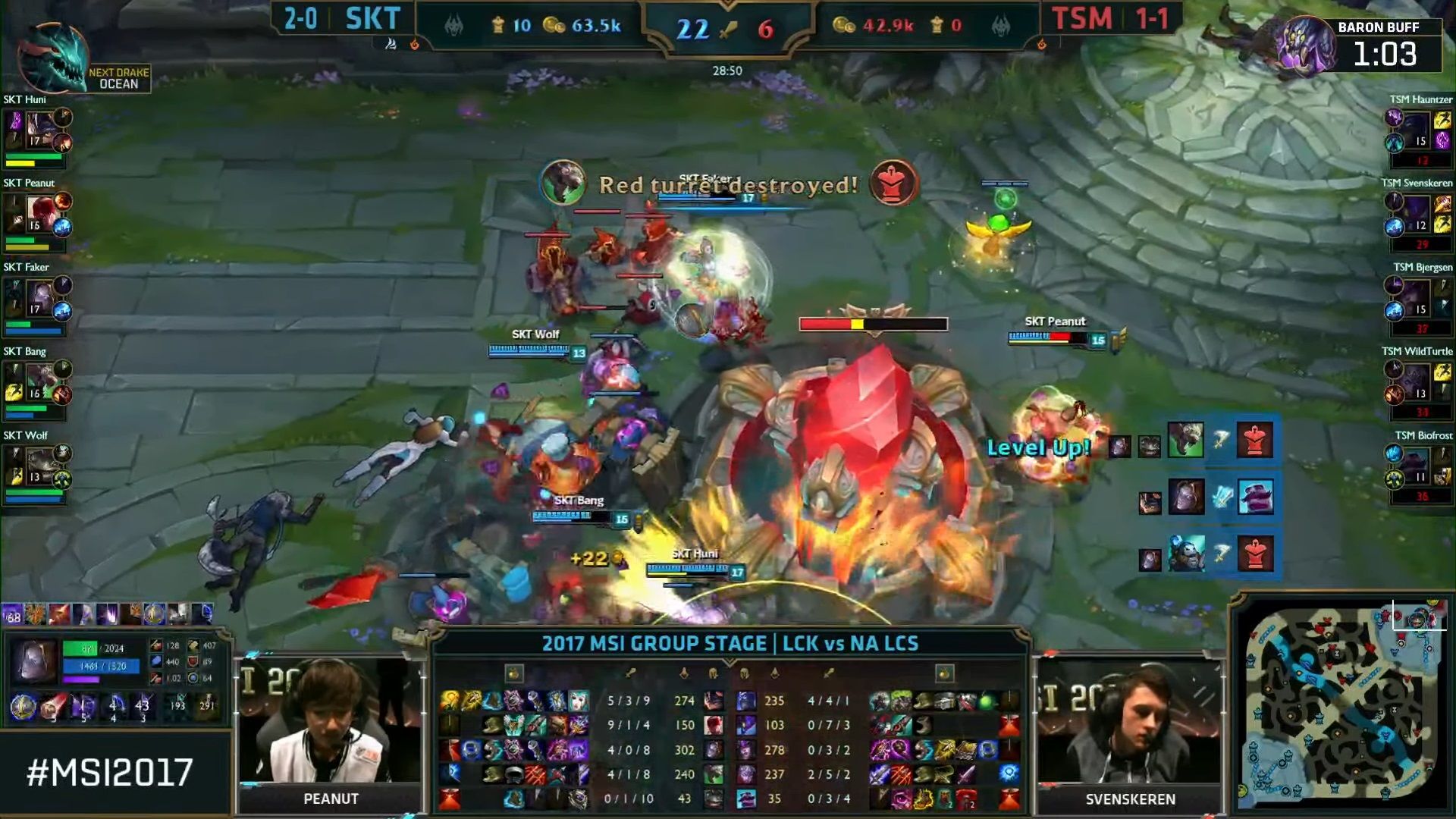
Task: Open the 2017 MSI Group Stage header tab
Action: pyautogui.click(x=730, y=644)
